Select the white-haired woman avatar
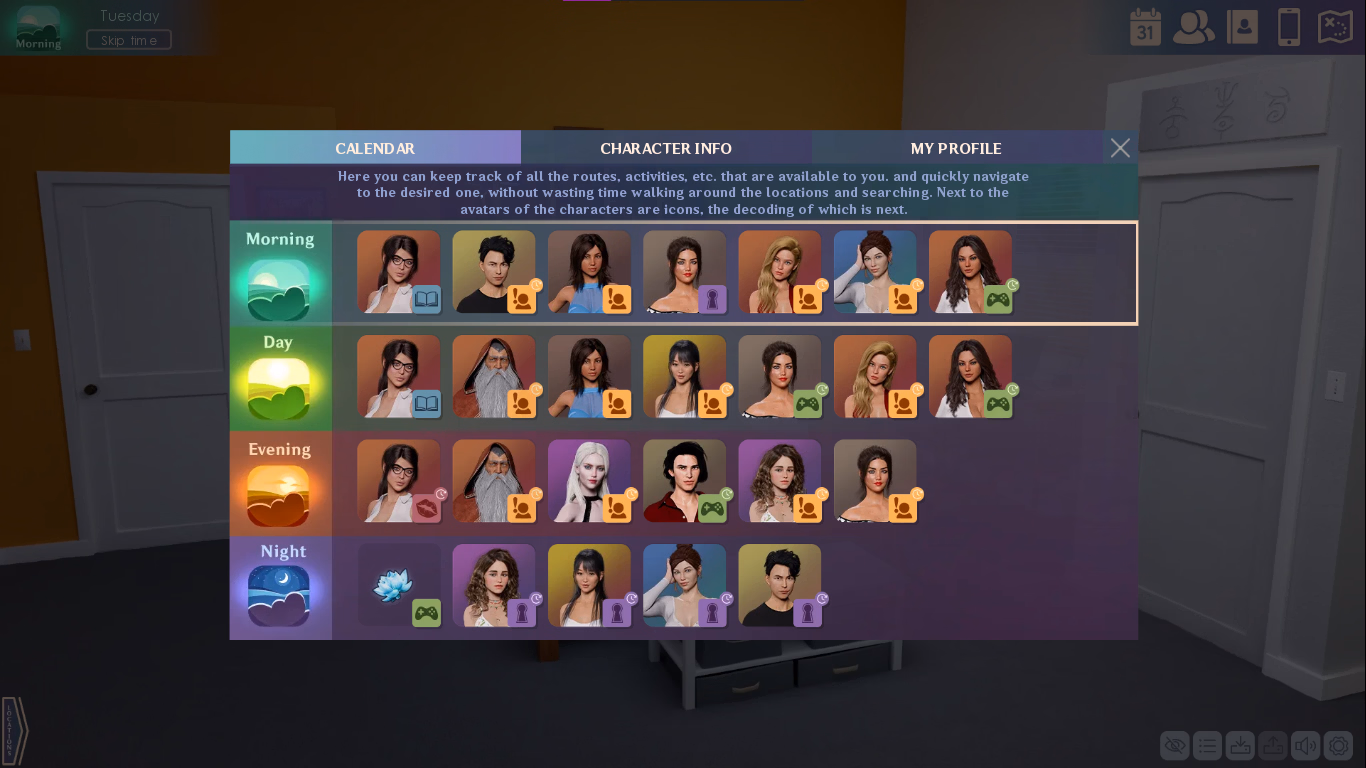This screenshot has width=1366, height=768. [x=589, y=480]
